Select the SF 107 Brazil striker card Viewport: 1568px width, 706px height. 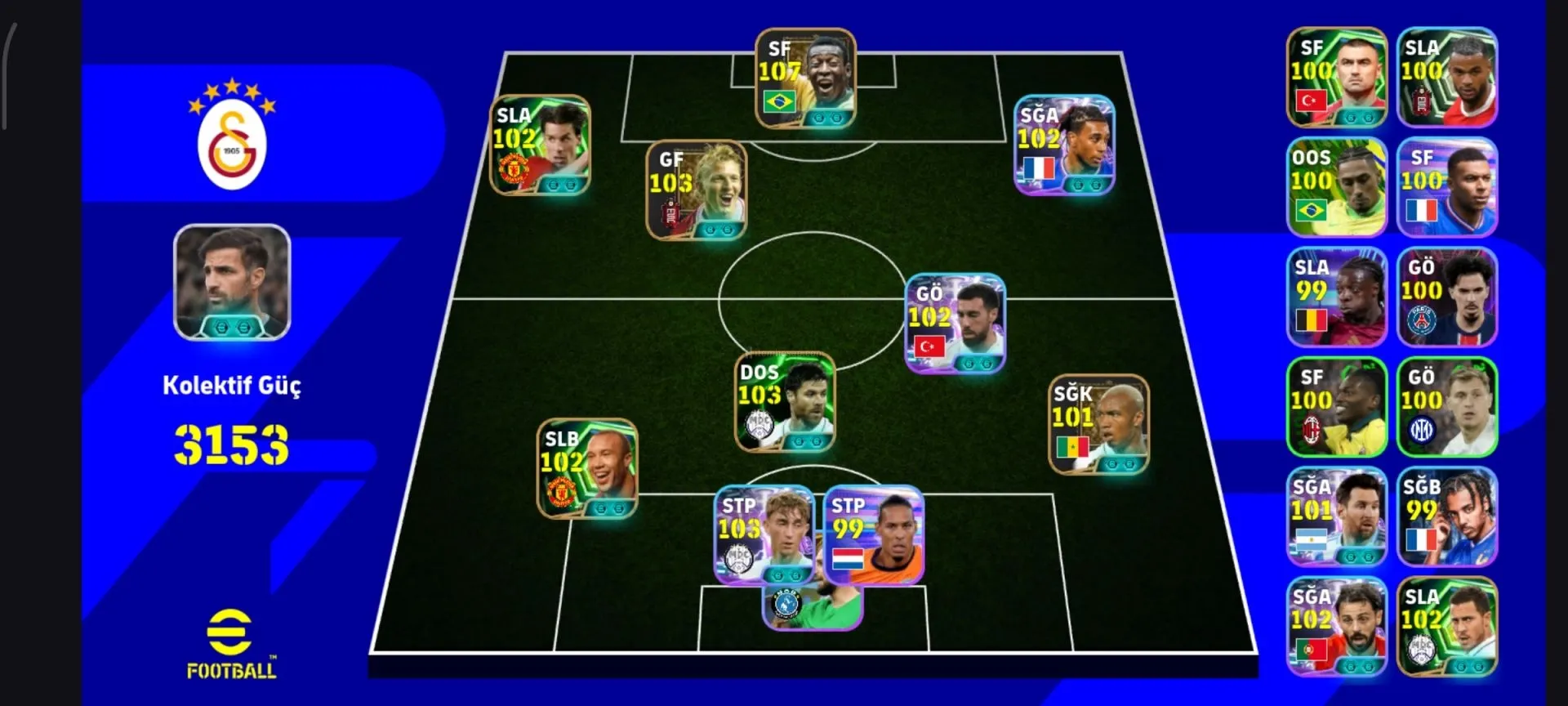(x=805, y=78)
